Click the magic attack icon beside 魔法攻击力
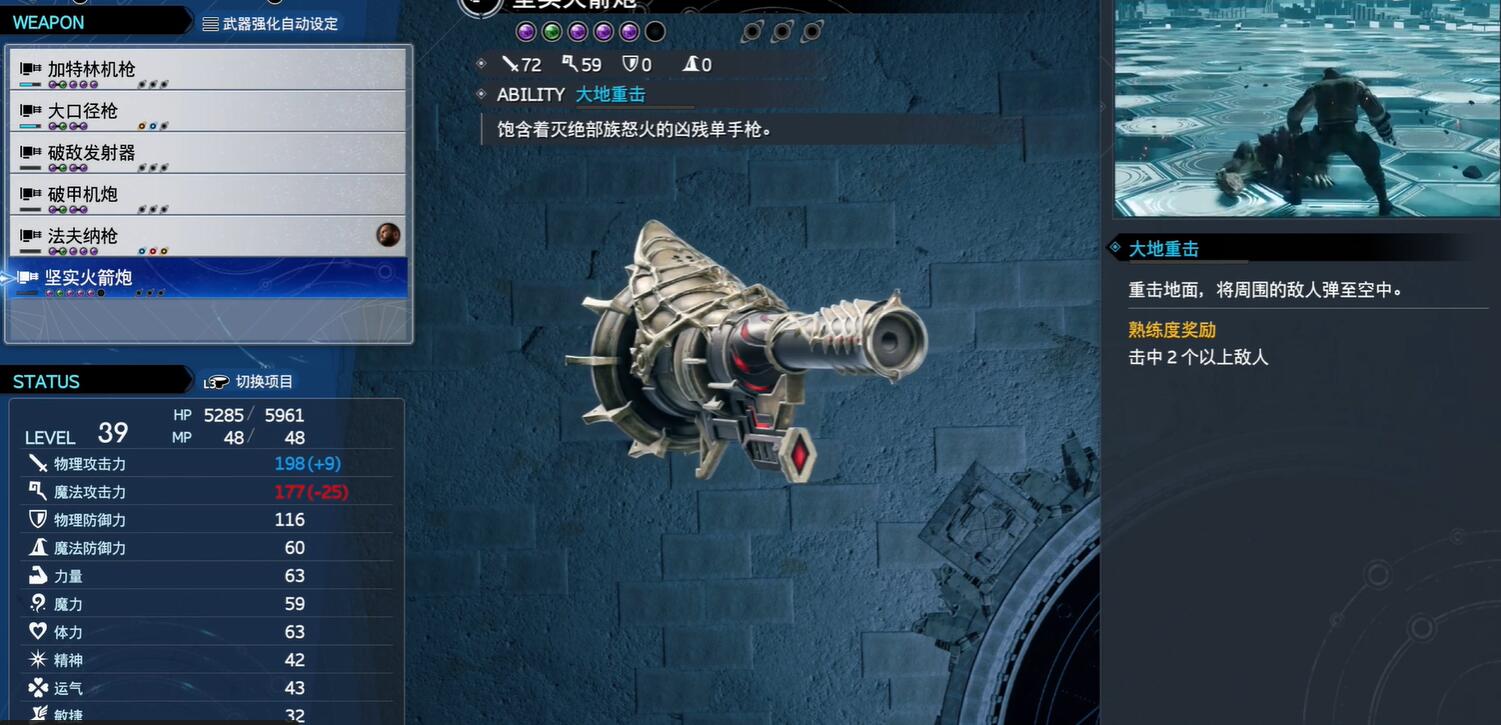Screen dimensions: 1501x725 38,491
